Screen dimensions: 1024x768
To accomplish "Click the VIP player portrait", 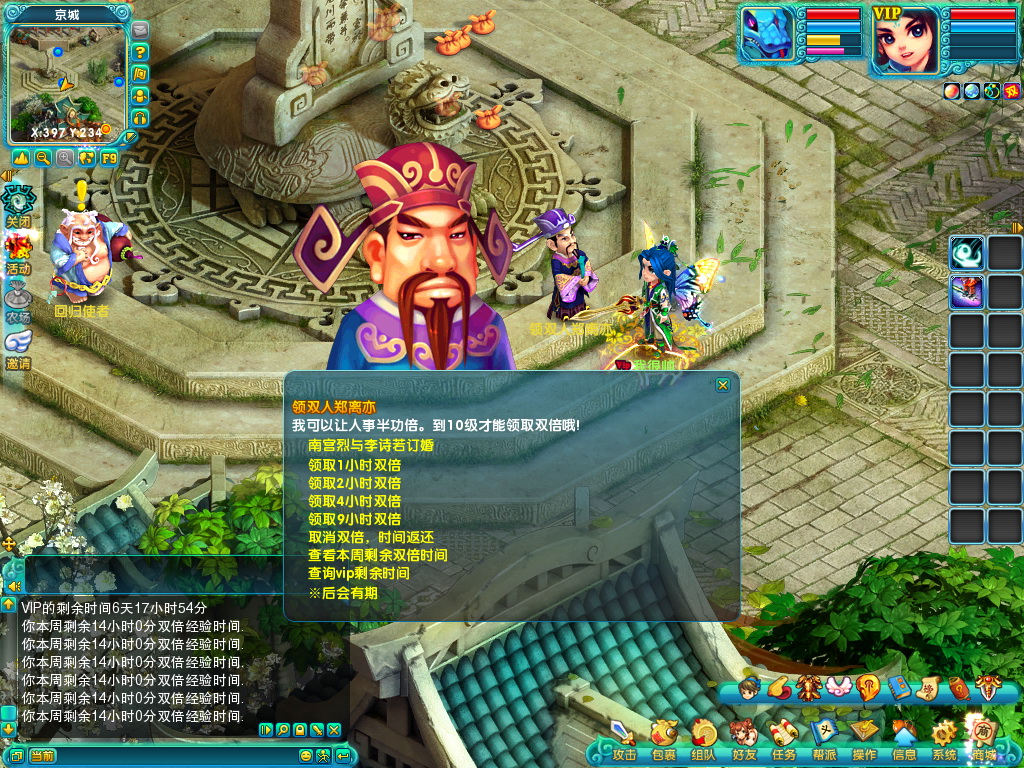I will [906, 42].
